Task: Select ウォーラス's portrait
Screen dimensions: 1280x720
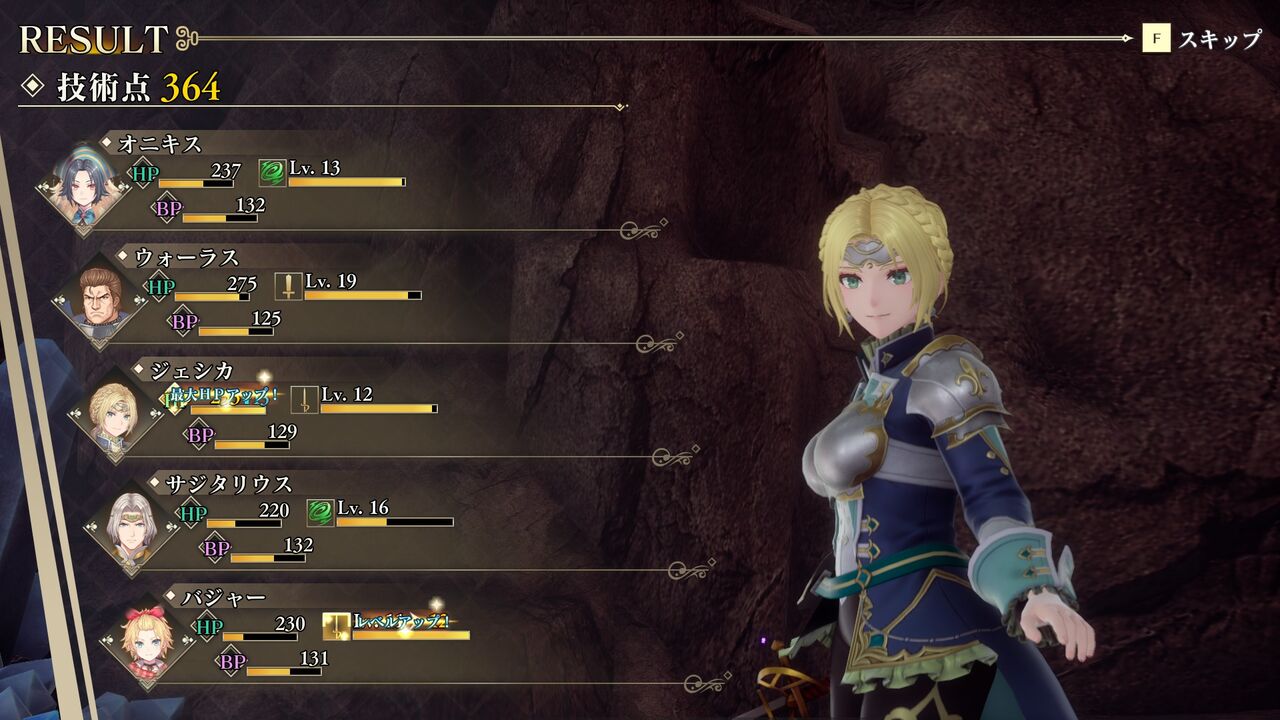Action: coord(100,301)
